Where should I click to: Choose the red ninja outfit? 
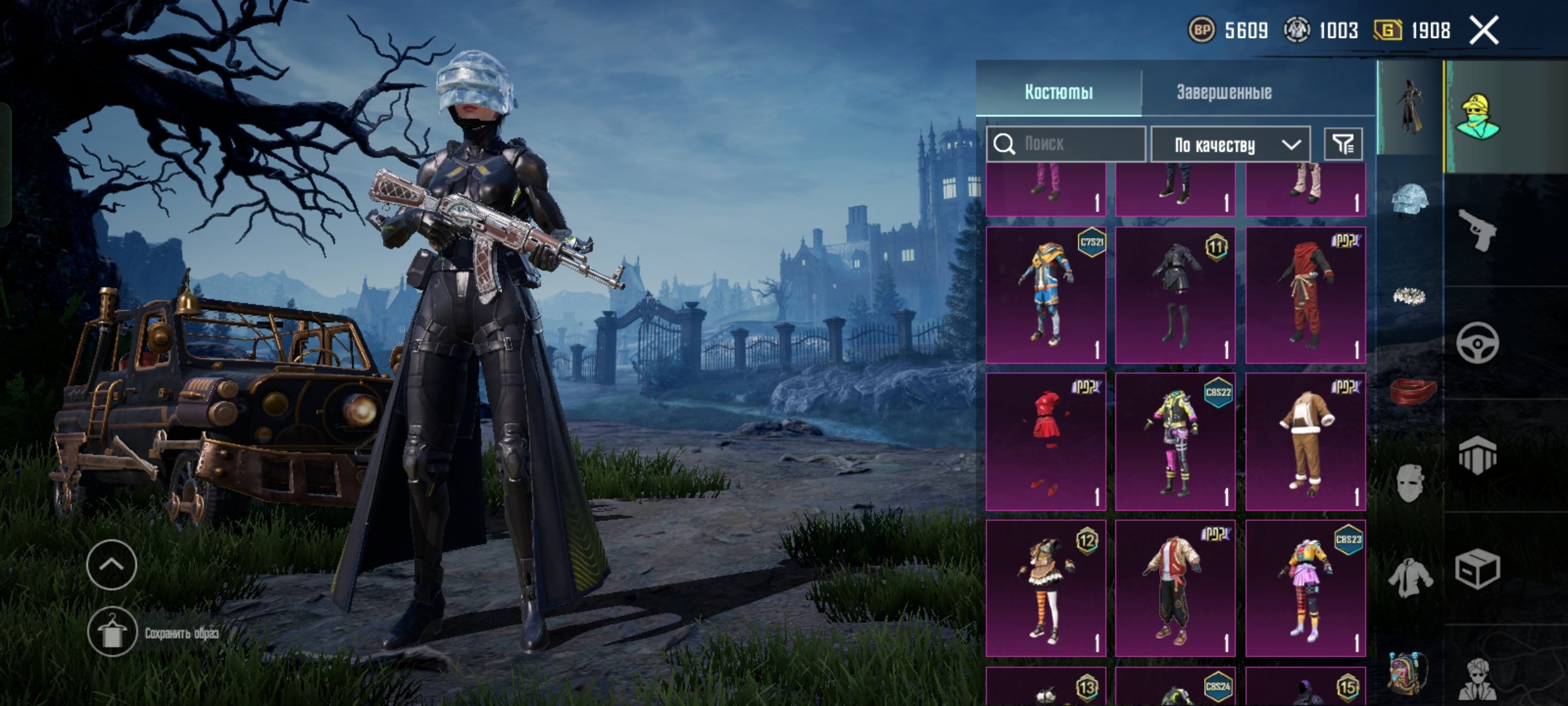(x=1305, y=295)
